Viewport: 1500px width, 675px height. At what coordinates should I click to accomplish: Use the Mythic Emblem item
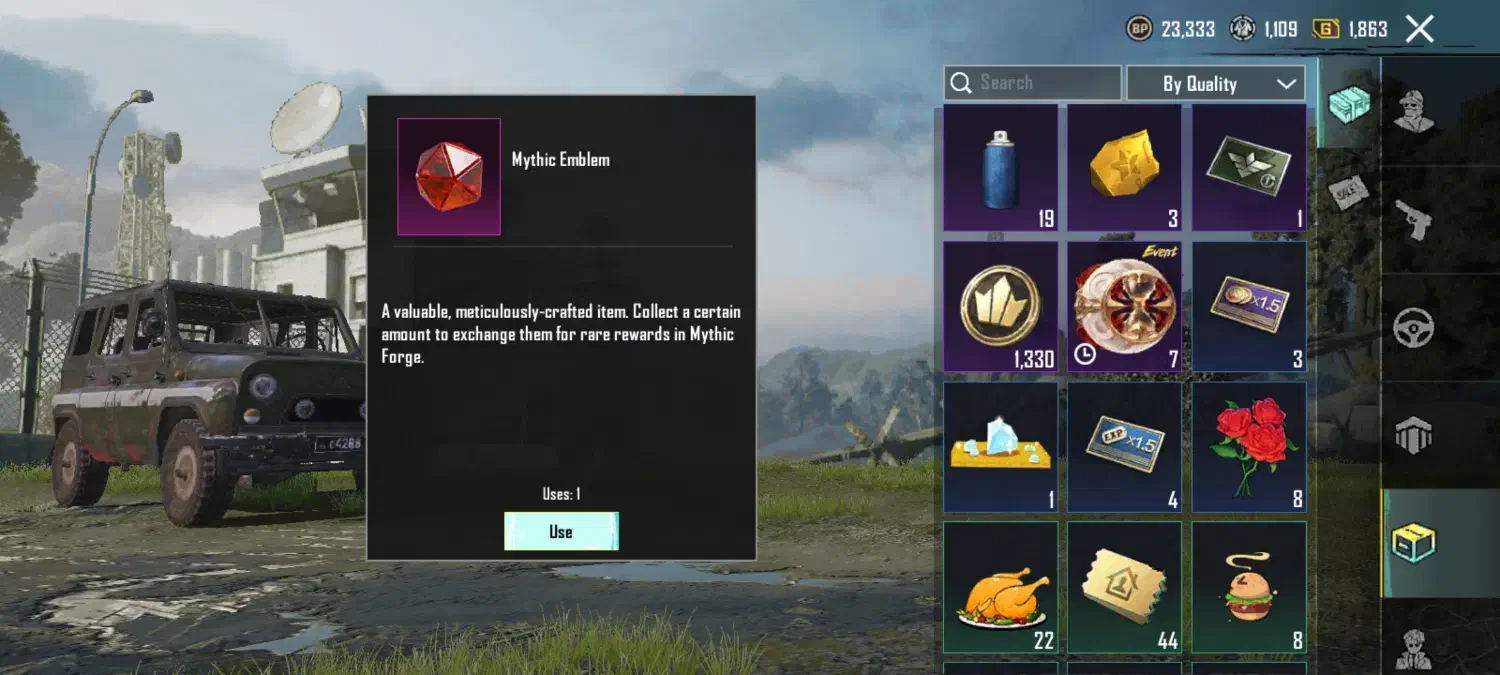[561, 531]
